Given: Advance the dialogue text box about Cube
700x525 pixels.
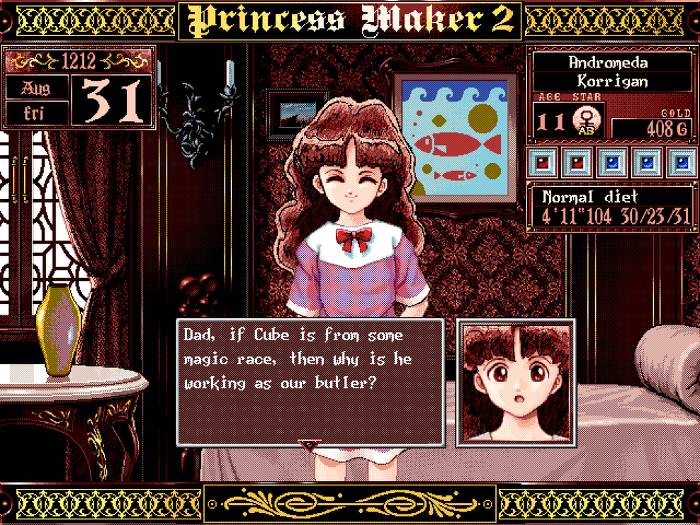Looking at the screenshot, I should pyautogui.click(x=310, y=380).
